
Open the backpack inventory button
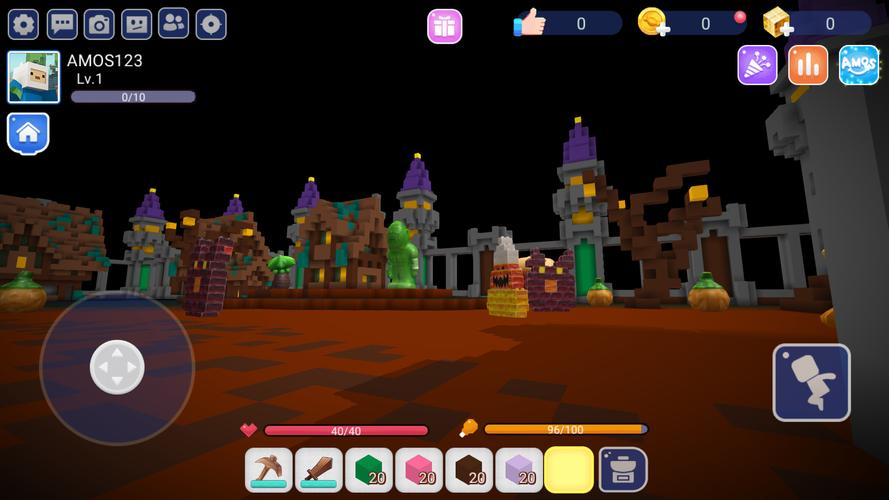[x=622, y=469]
